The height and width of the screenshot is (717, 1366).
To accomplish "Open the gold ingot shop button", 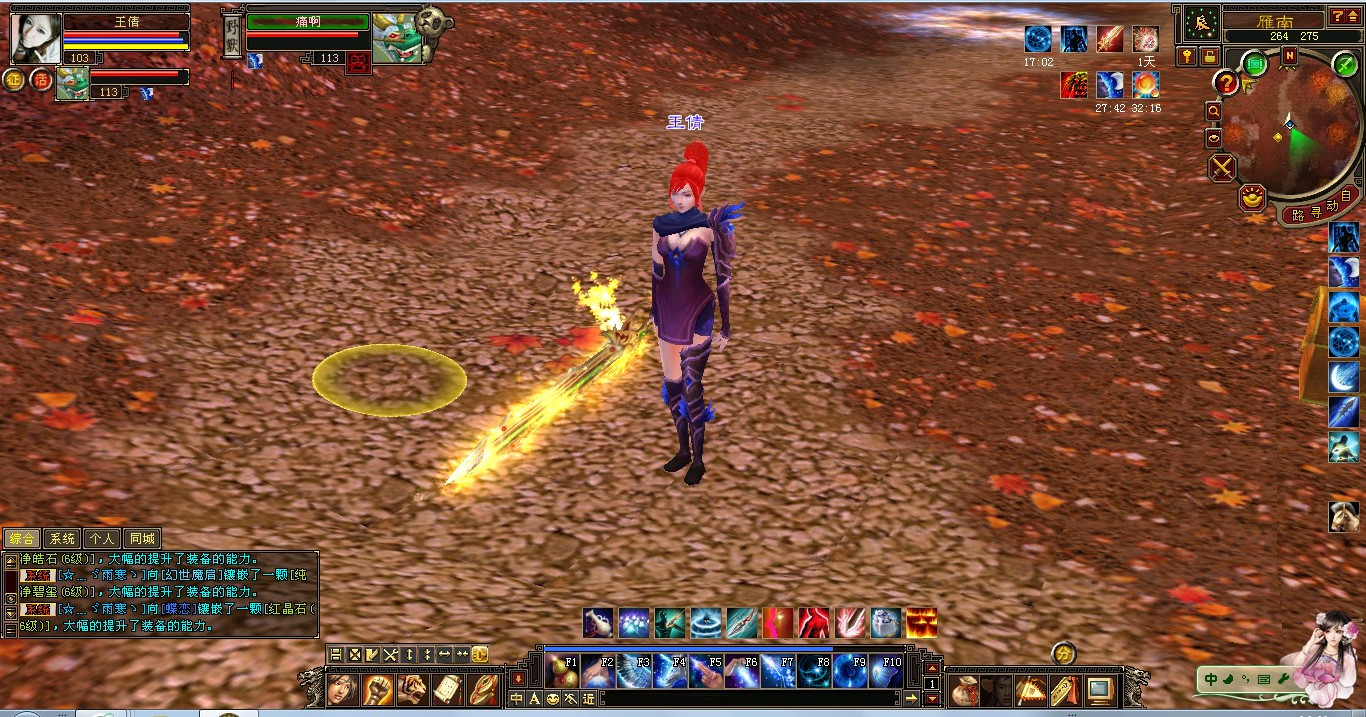I will pyautogui.click(x=1251, y=197).
